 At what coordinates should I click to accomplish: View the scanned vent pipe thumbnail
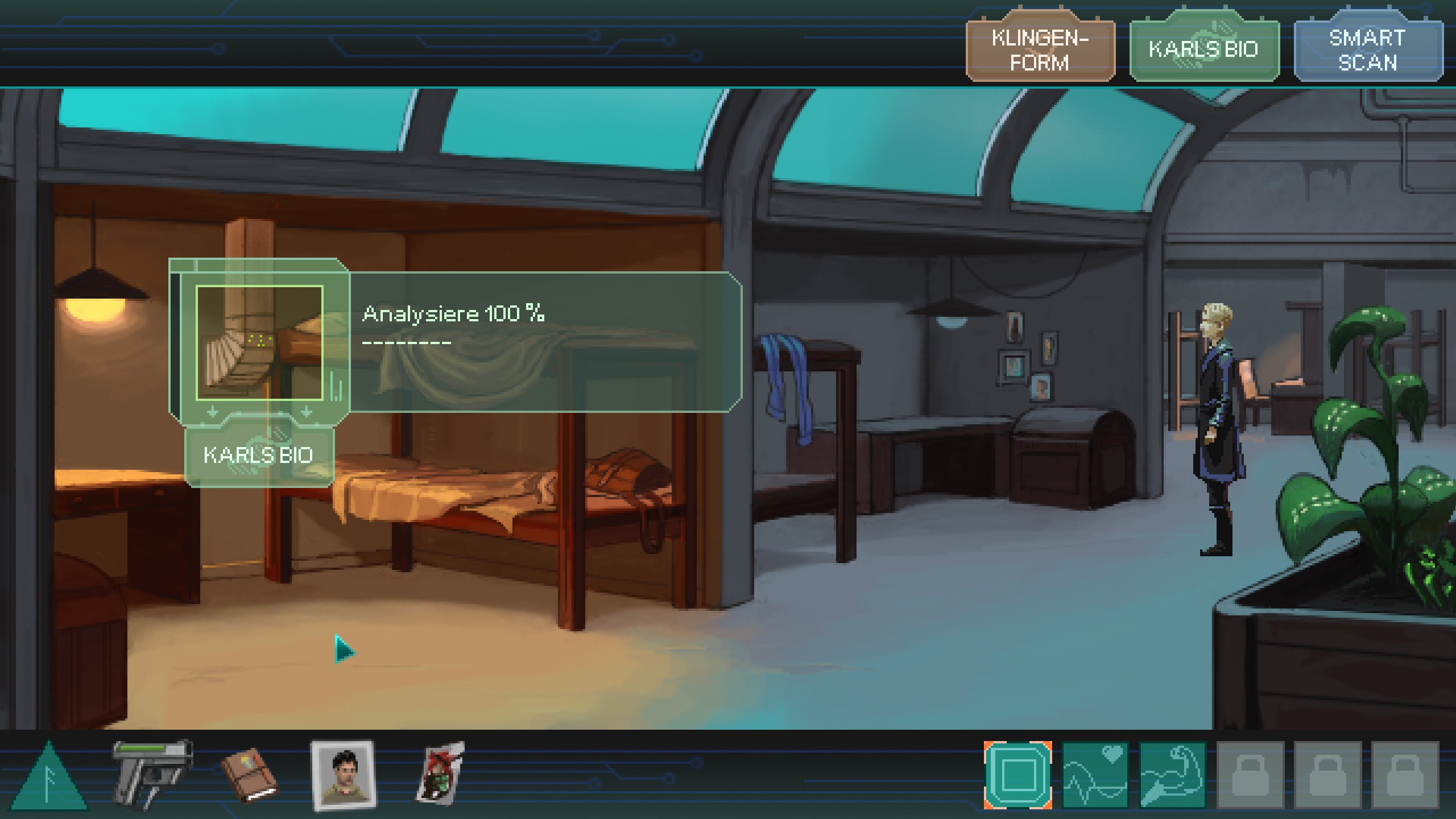tap(259, 343)
